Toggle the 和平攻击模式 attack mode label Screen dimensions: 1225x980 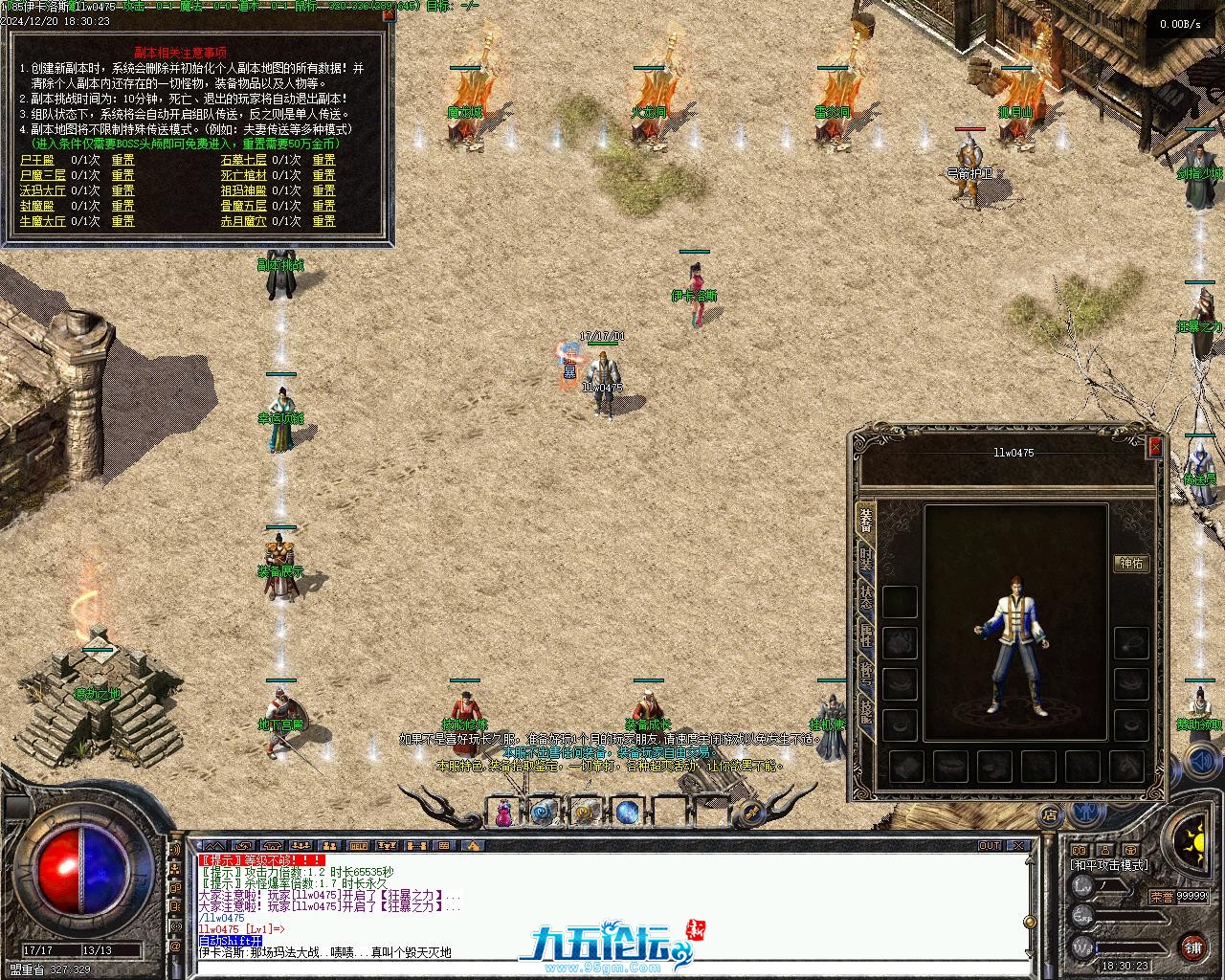click(x=1109, y=865)
